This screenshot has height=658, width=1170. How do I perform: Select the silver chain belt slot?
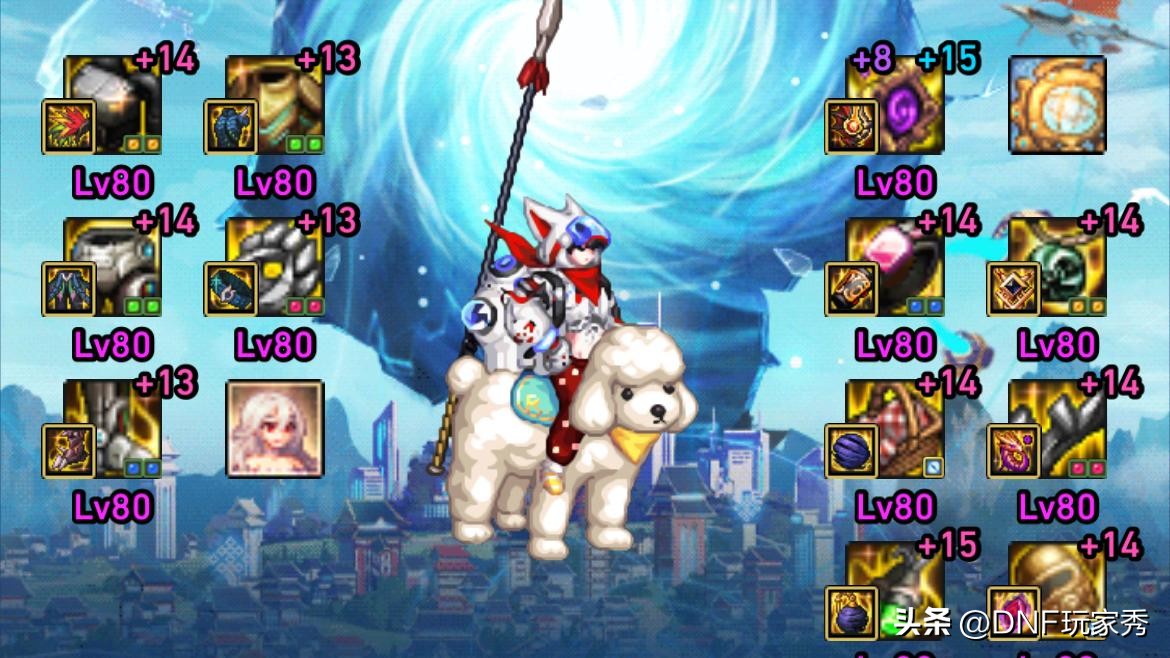click(x=274, y=267)
